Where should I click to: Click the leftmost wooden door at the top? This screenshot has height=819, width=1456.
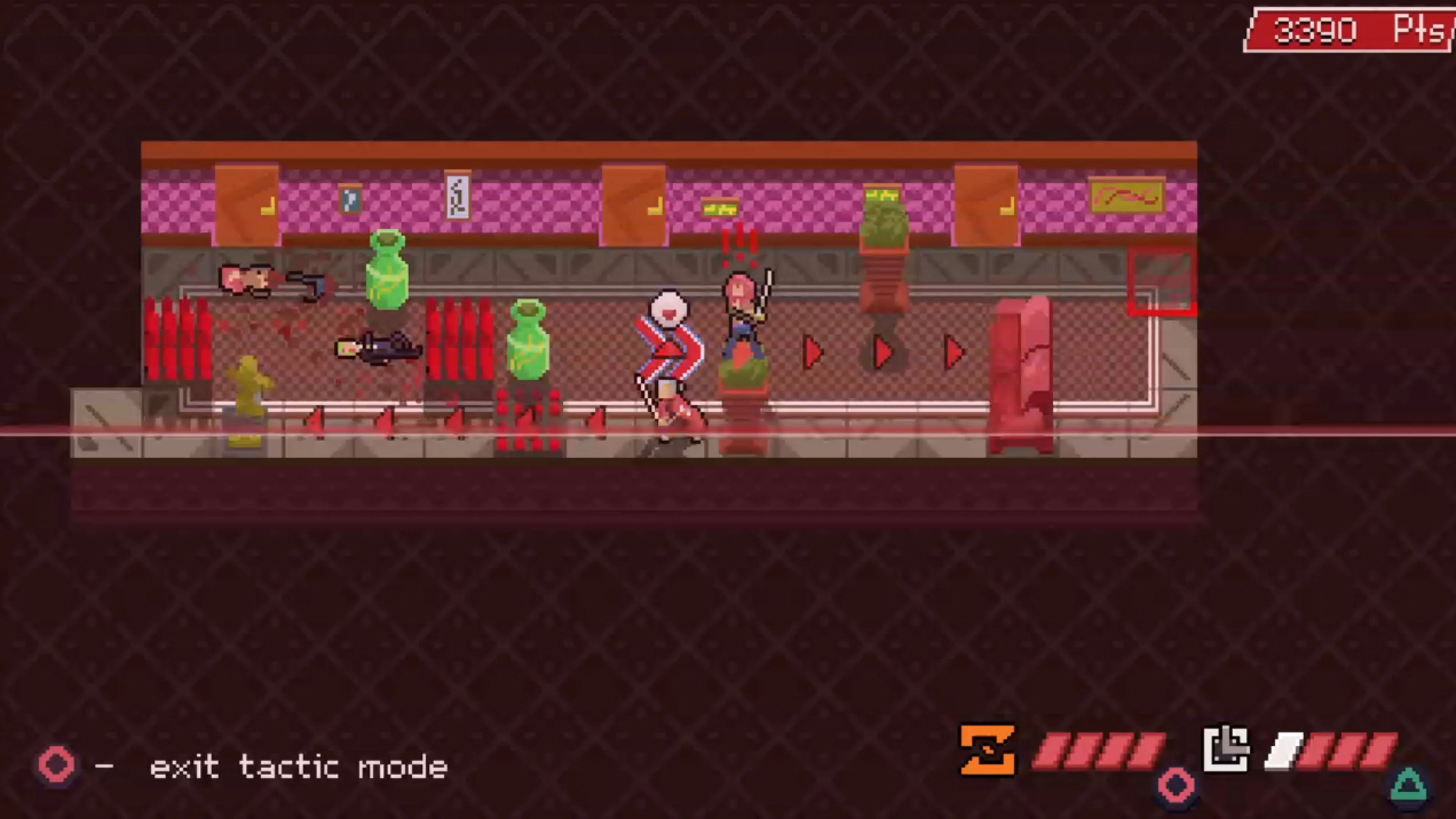[x=246, y=204]
